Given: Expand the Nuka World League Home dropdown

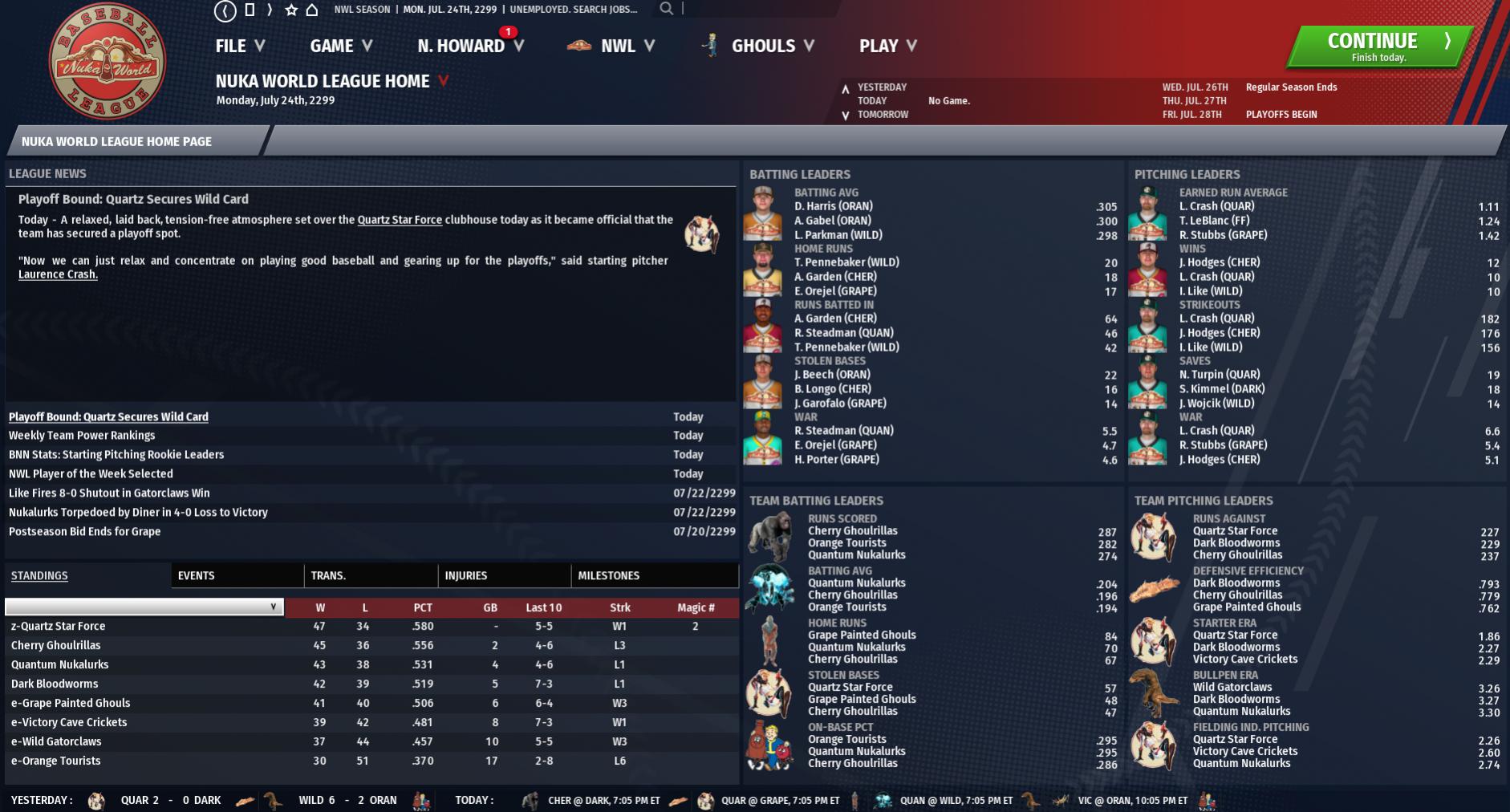Looking at the screenshot, I should pyautogui.click(x=443, y=81).
